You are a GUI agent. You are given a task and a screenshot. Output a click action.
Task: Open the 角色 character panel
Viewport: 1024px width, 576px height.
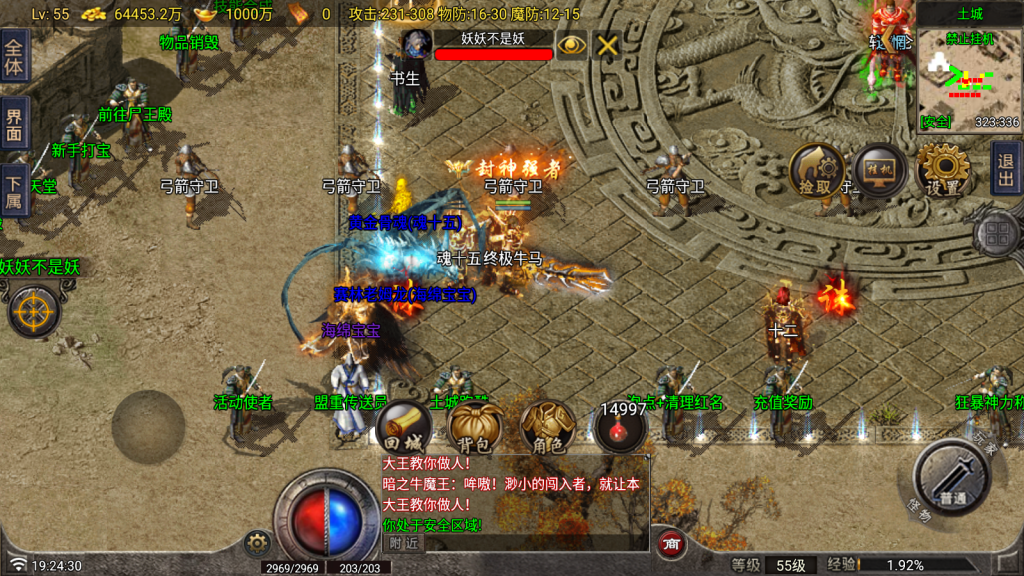pyautogui.click(x=548, y=428)
